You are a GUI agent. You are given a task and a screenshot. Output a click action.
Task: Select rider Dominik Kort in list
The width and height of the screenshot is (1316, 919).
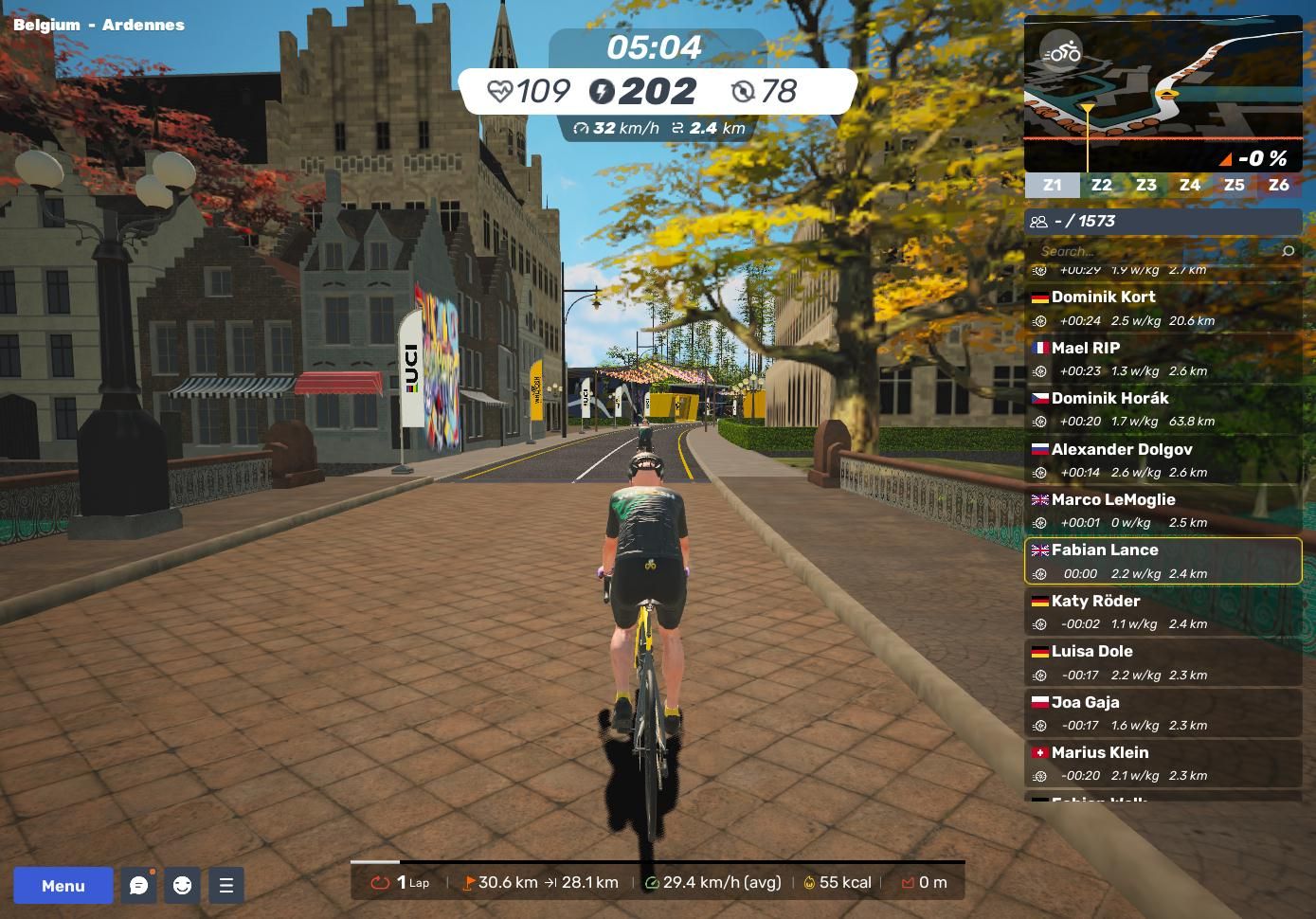coord(1163,308)
